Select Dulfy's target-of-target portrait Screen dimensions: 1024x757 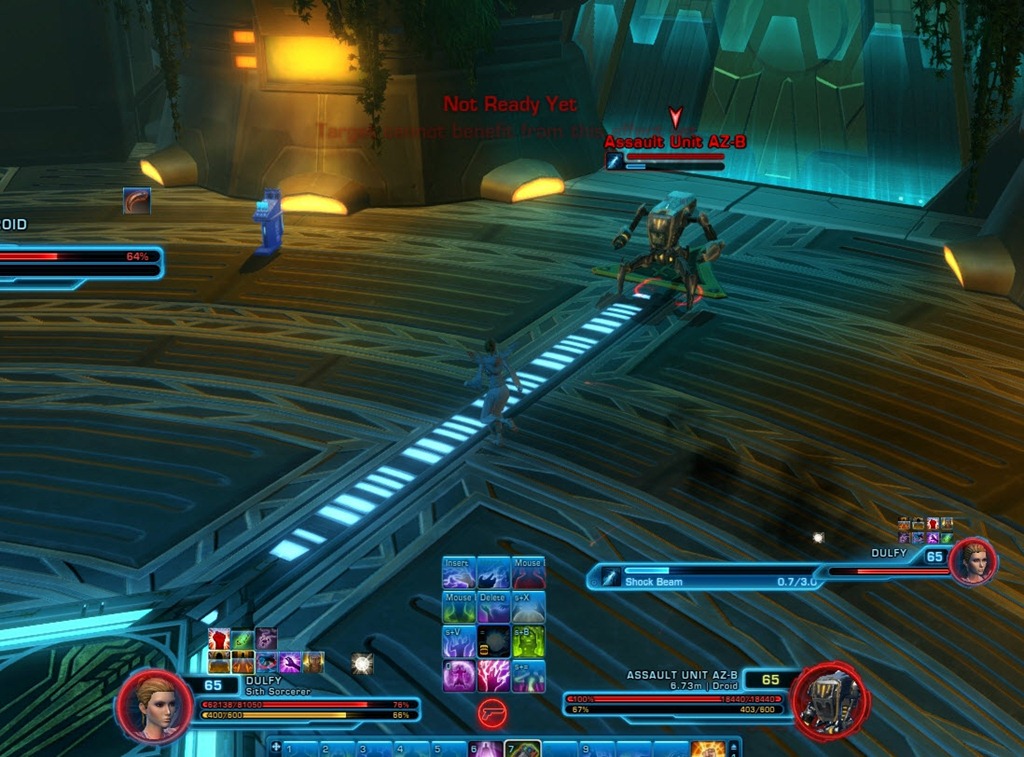(973, 562)
